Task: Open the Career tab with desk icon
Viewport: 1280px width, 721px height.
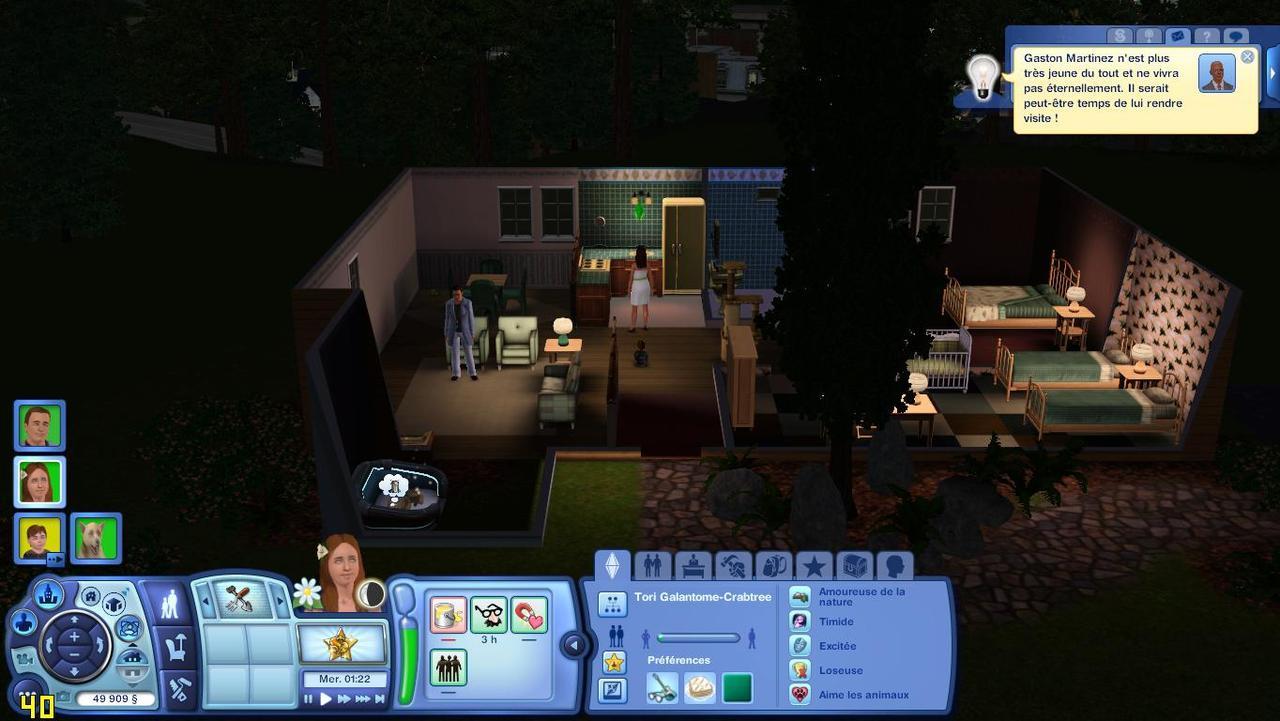Action: 693,566
